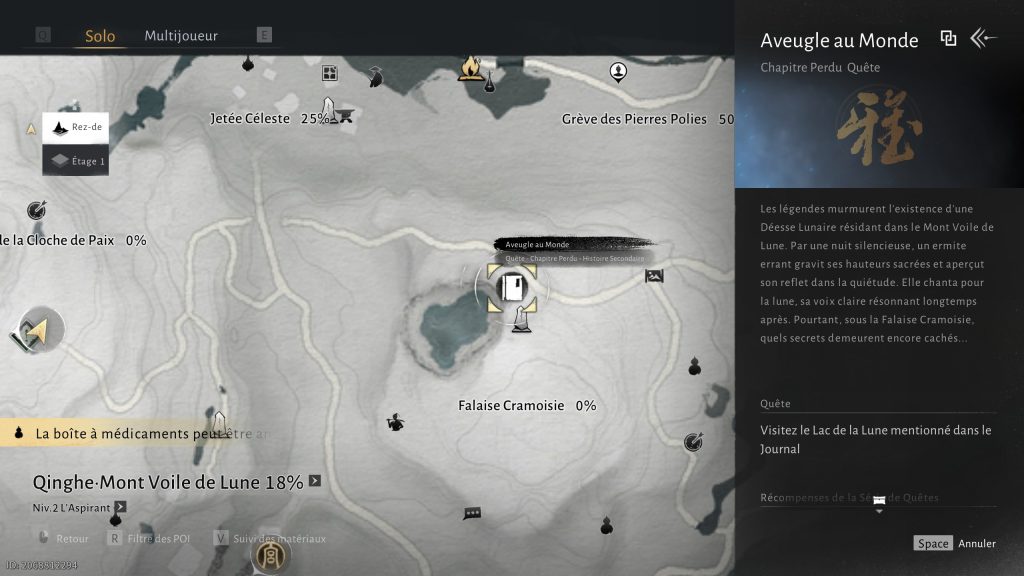Click the landscape picture marker east of the quest

coord(654,276)
